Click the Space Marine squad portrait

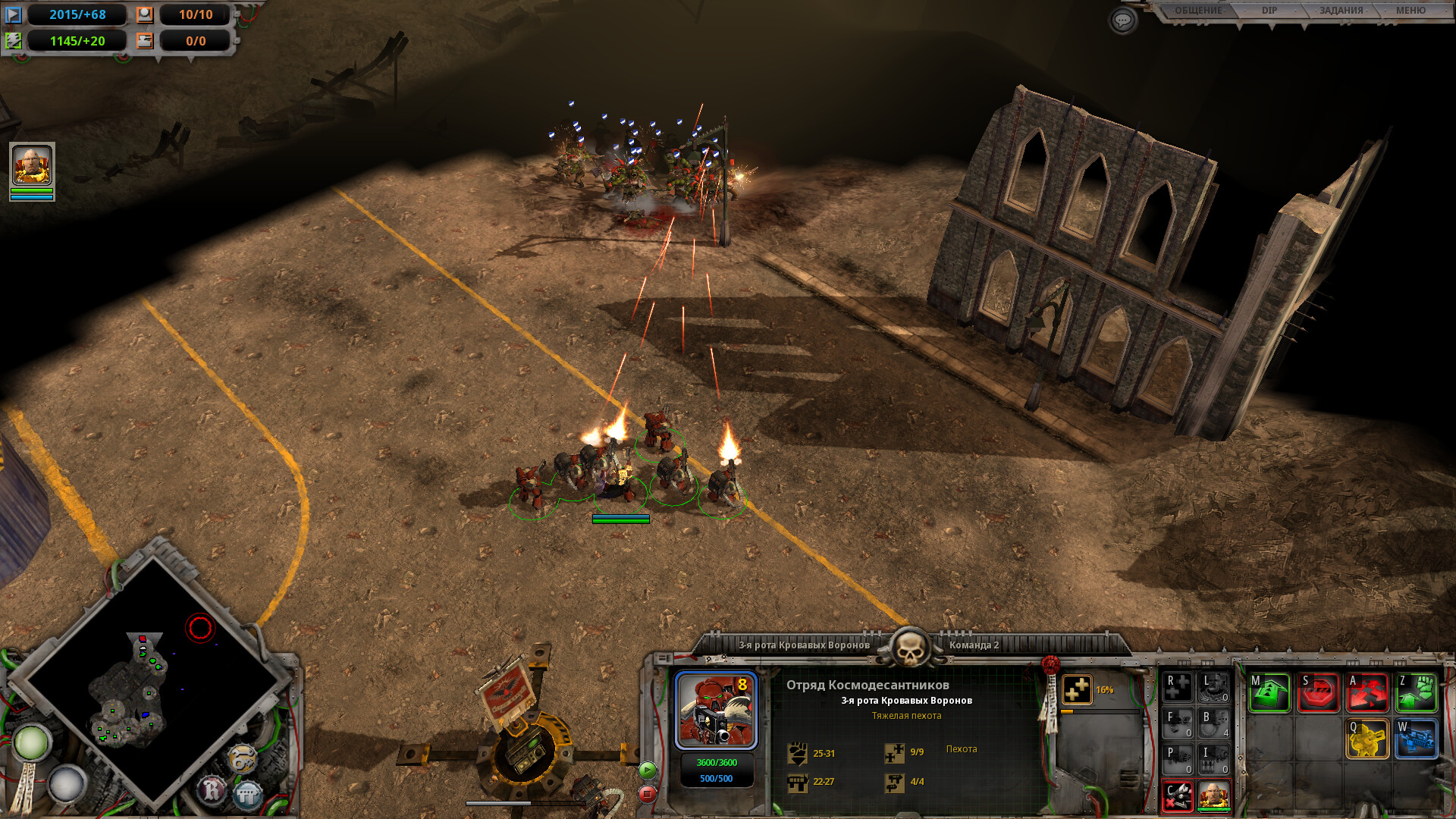(x=716, y=711)
